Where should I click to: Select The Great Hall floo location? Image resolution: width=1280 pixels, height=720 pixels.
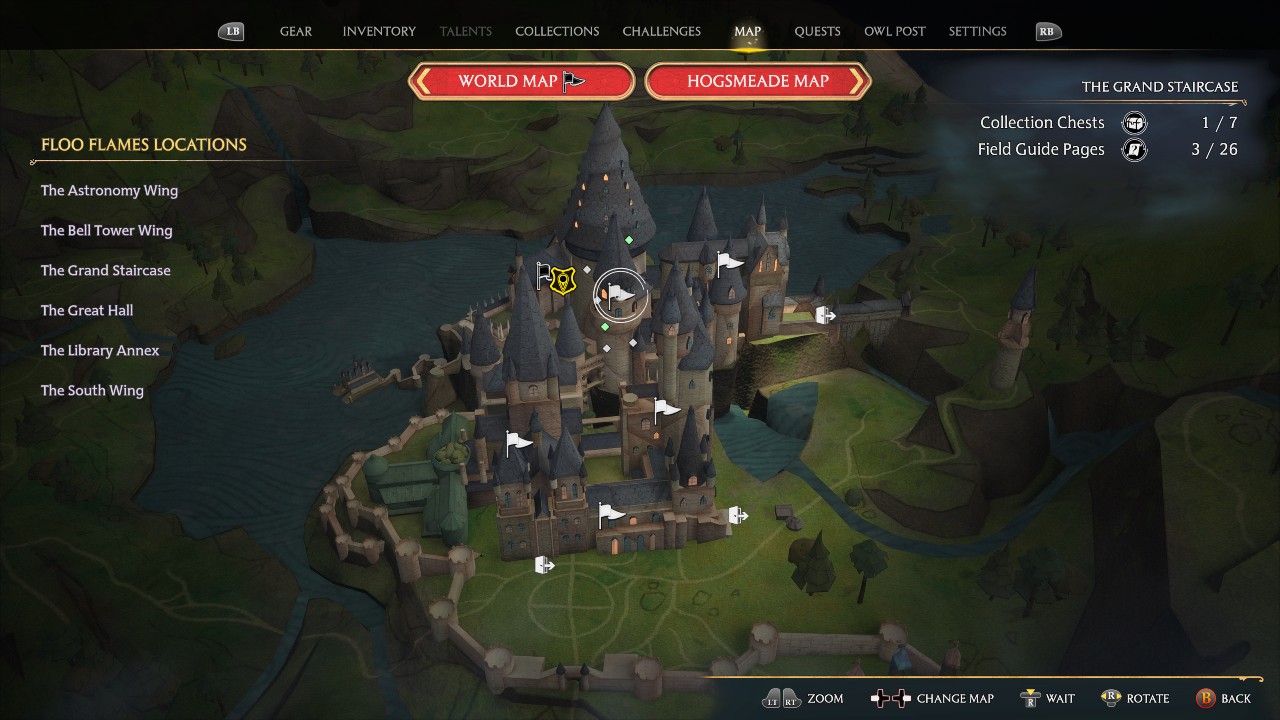point(87,310)
